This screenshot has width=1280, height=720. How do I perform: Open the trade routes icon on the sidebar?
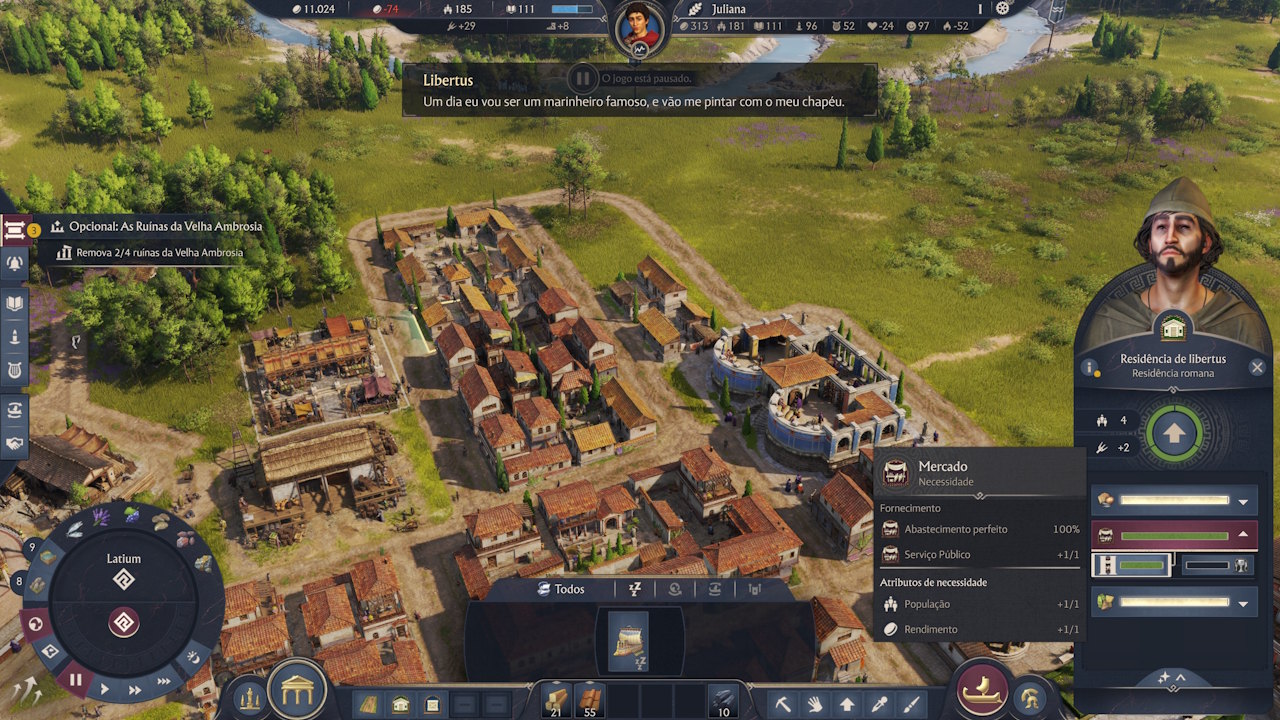(14, 411)
